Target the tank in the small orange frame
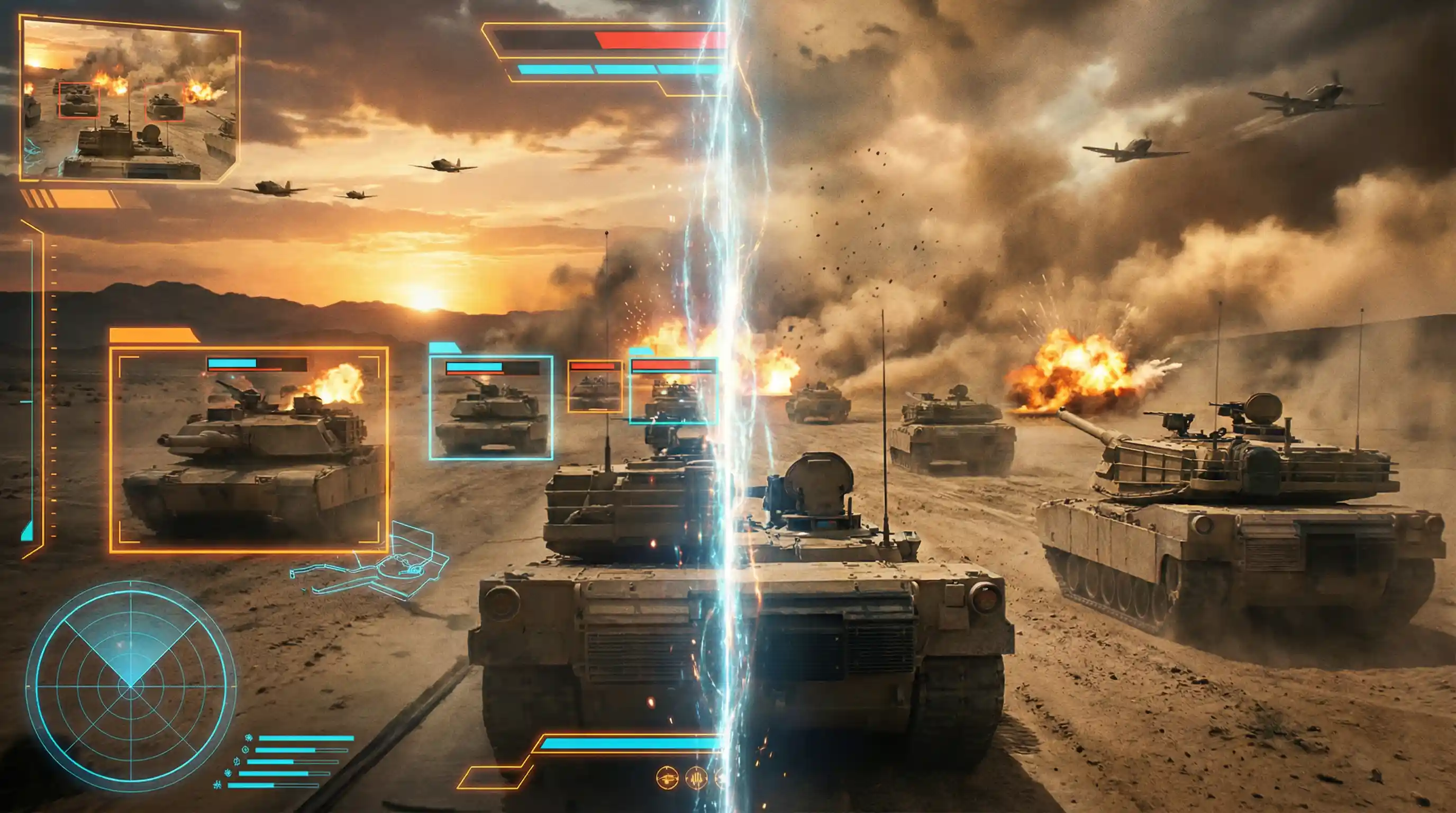The image size is (1456, 813). (x=595, y=387)
